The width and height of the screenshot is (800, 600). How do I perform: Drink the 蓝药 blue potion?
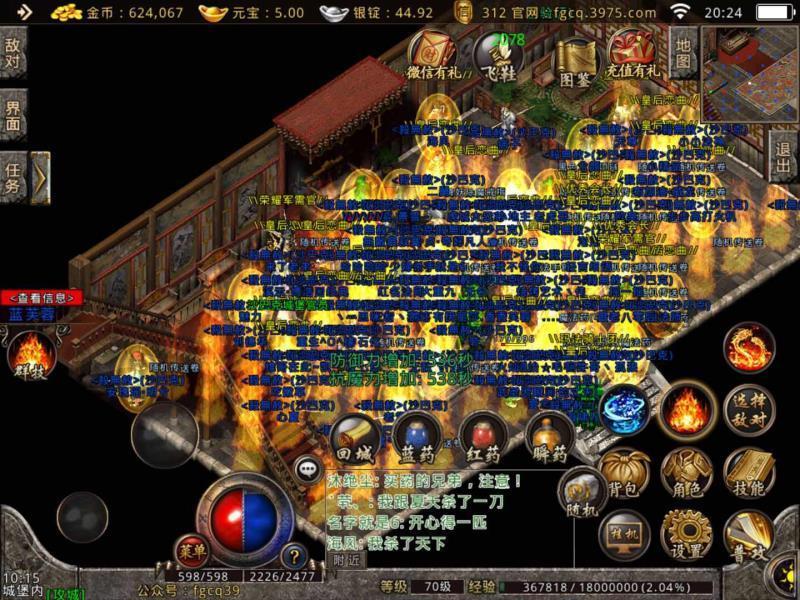(x=415, y=438)
